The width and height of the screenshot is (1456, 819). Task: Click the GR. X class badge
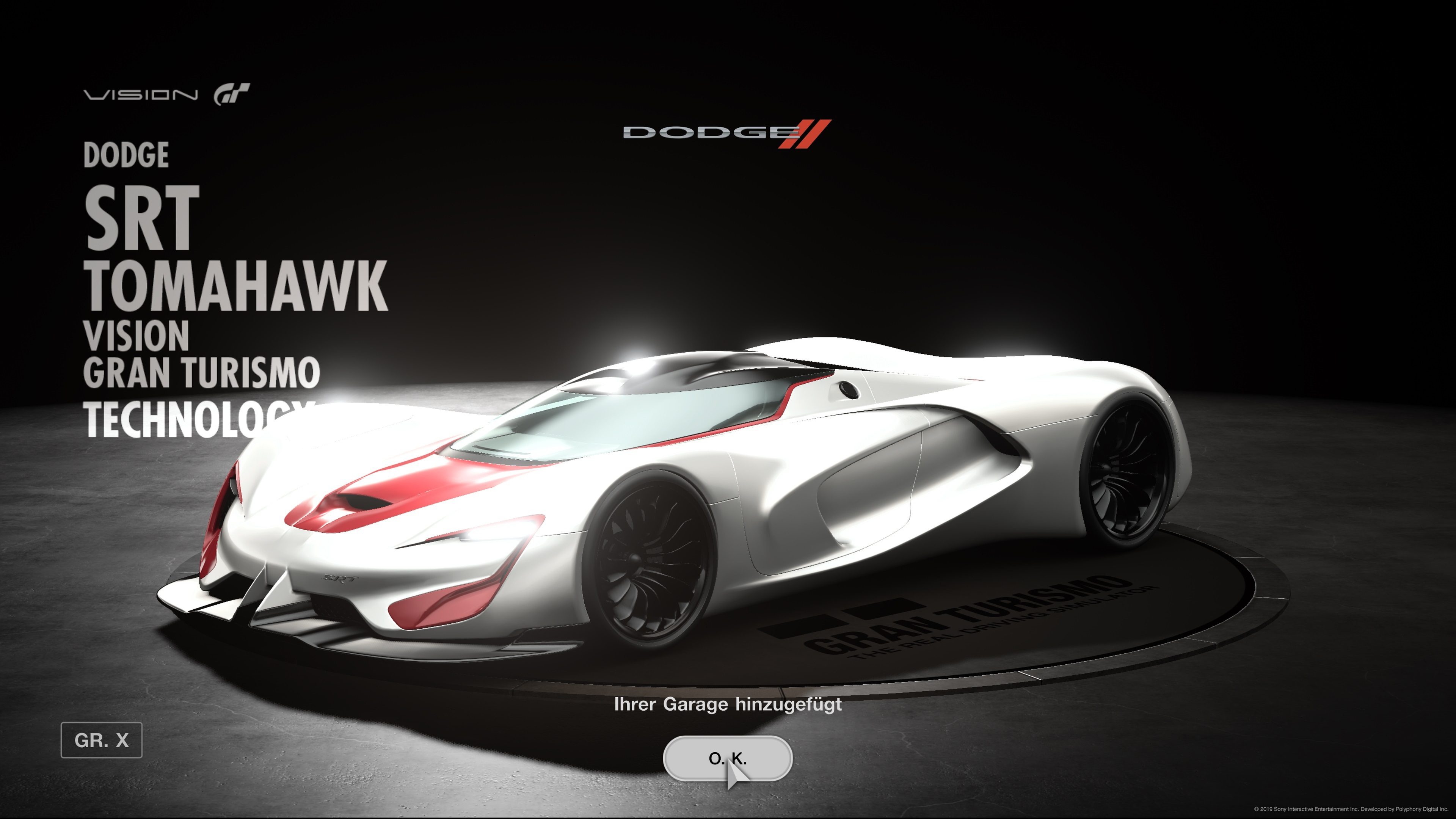[102, 741]
